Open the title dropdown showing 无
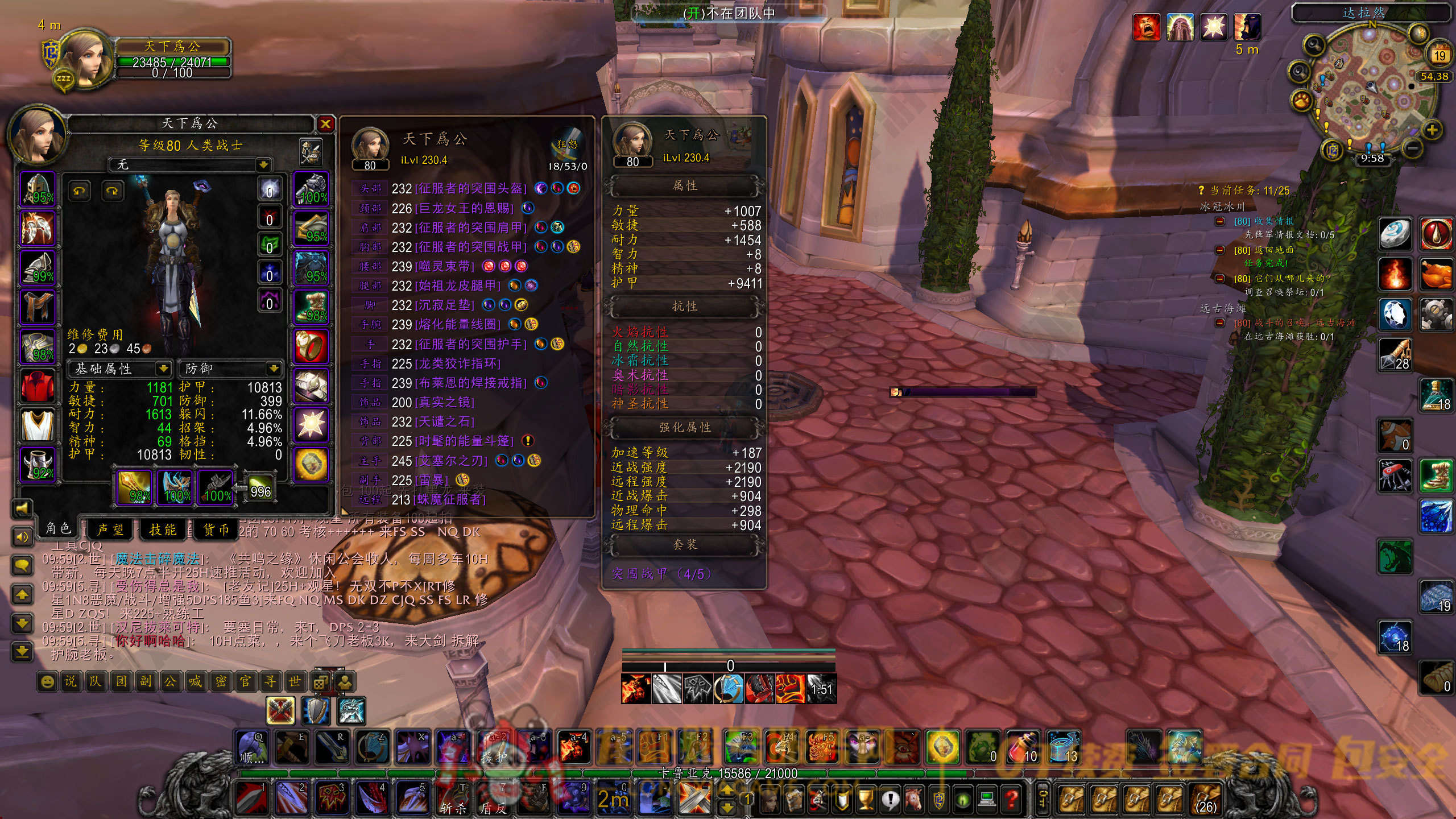The image size is (1456, 819). 263,165
